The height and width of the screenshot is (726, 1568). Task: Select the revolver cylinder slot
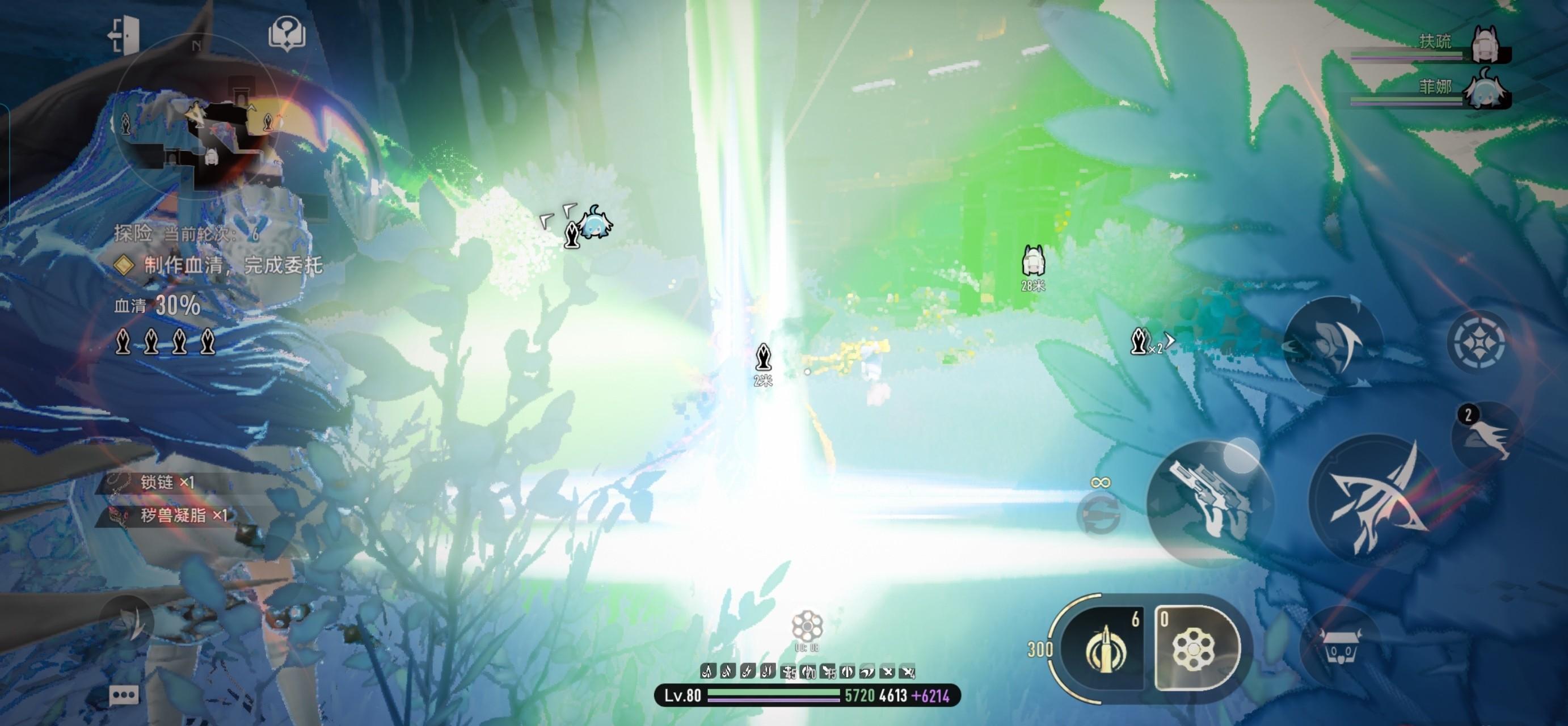click(1195, 649)
